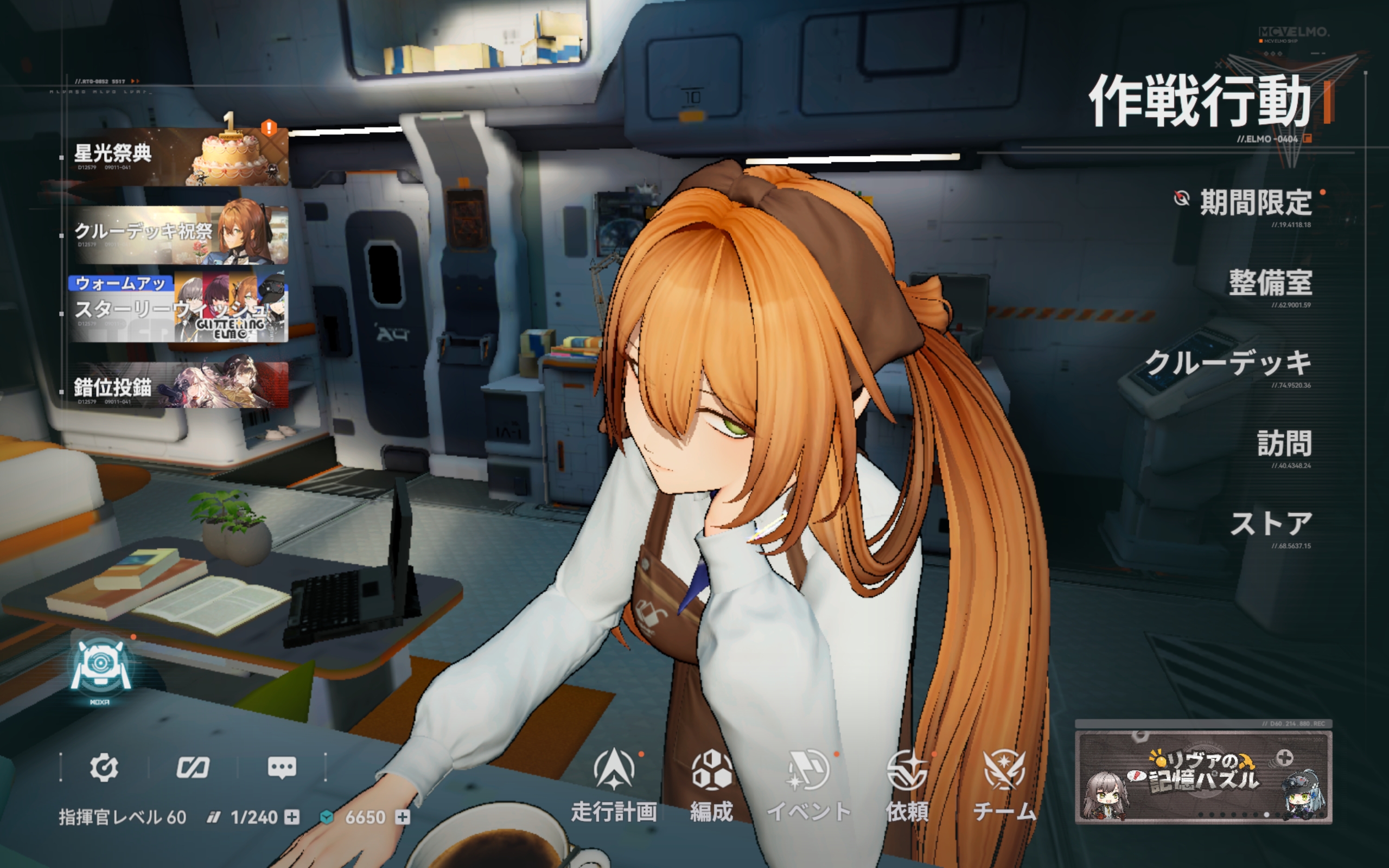Go to クルーデッキ from right menu
This screenshot has height=868, width=1389.
tap(1228, 363)
